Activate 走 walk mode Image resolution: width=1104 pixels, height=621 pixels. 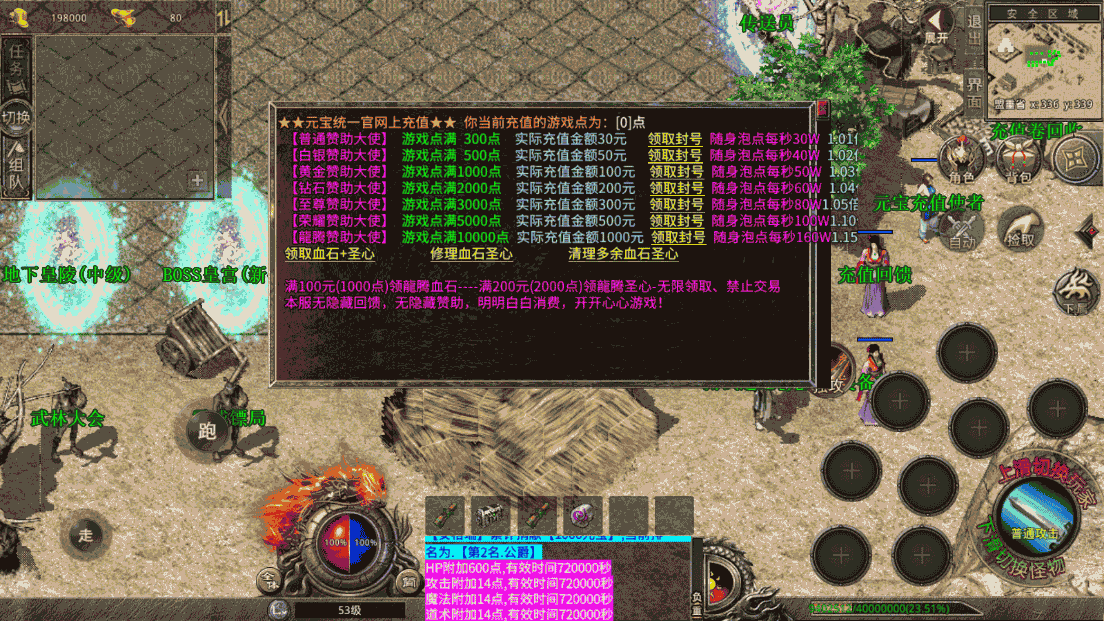point(85,535)
